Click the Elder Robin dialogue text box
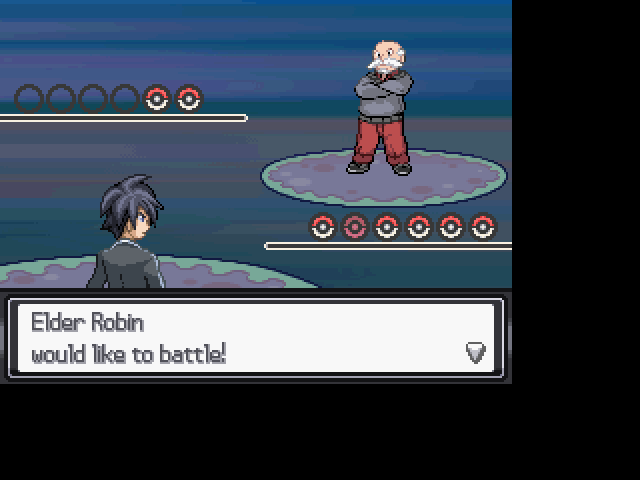 (x=255, y=338)
